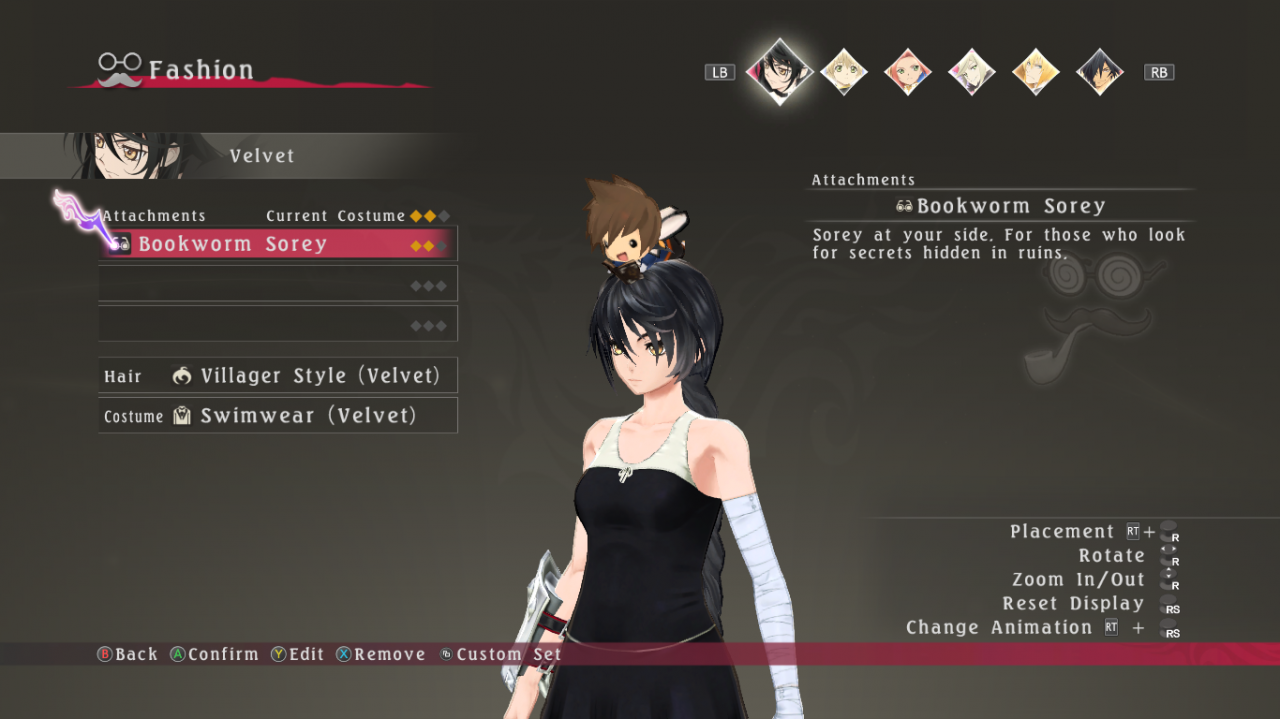Choose the Swimwear costume row
The width and height of the screenshot is (1280, 719).
(278, 416)
